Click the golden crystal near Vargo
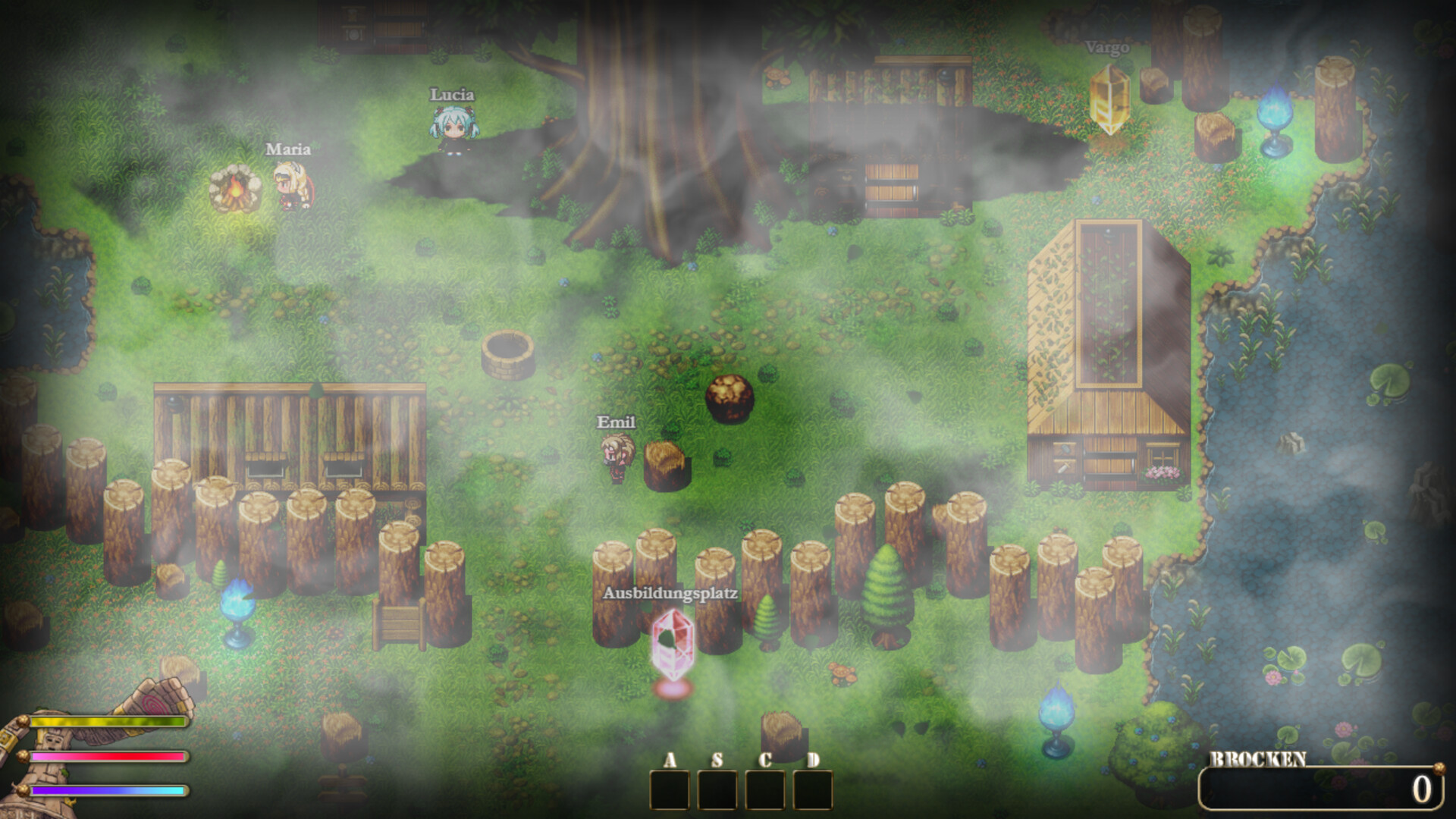Viewport: 1456px width, 819px height. (1109, 99)
